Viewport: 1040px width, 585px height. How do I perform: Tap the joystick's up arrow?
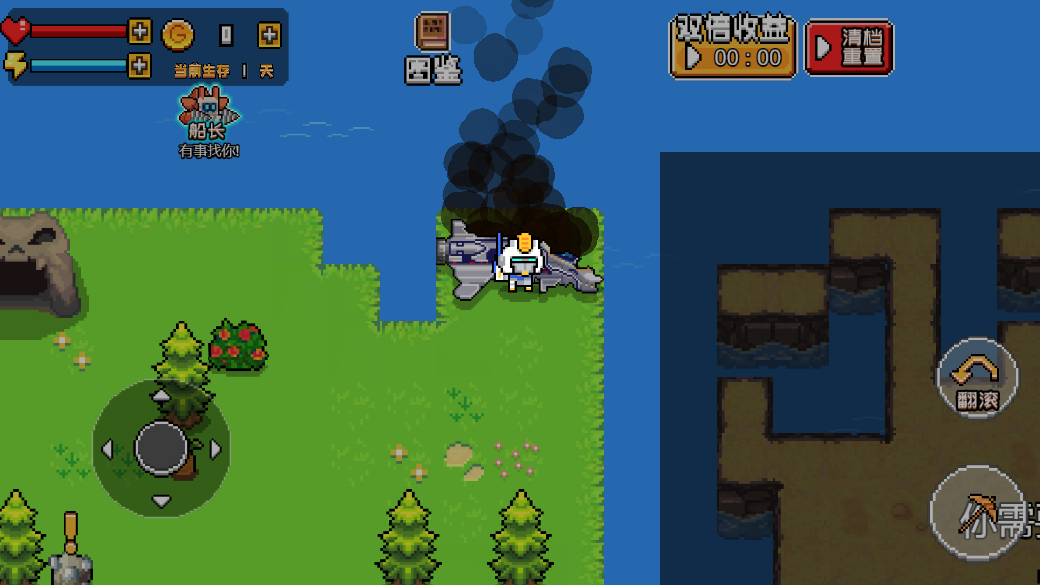pyautogui.click(x=161, y=397)
